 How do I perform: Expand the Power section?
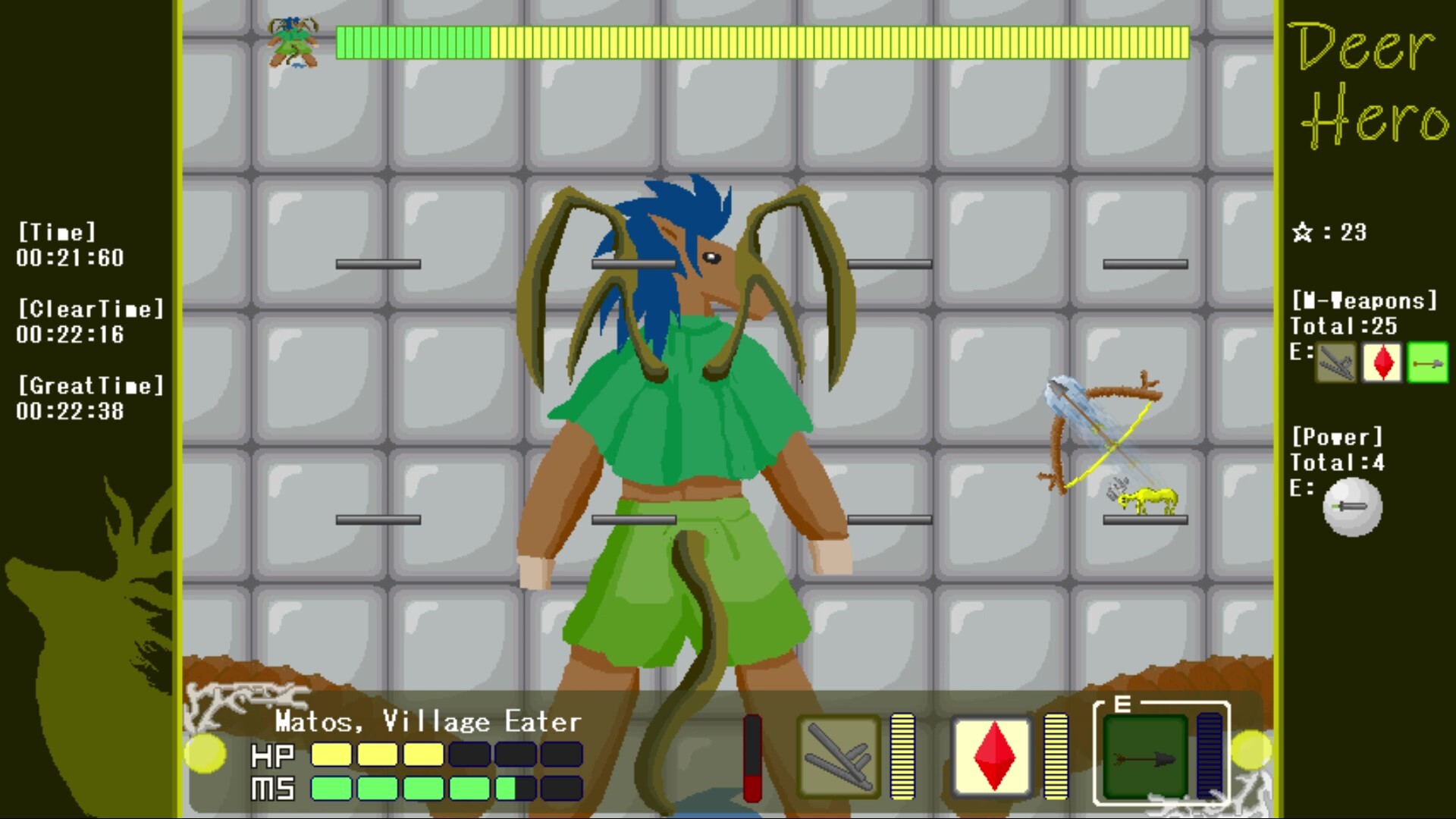coord(1337,436)
